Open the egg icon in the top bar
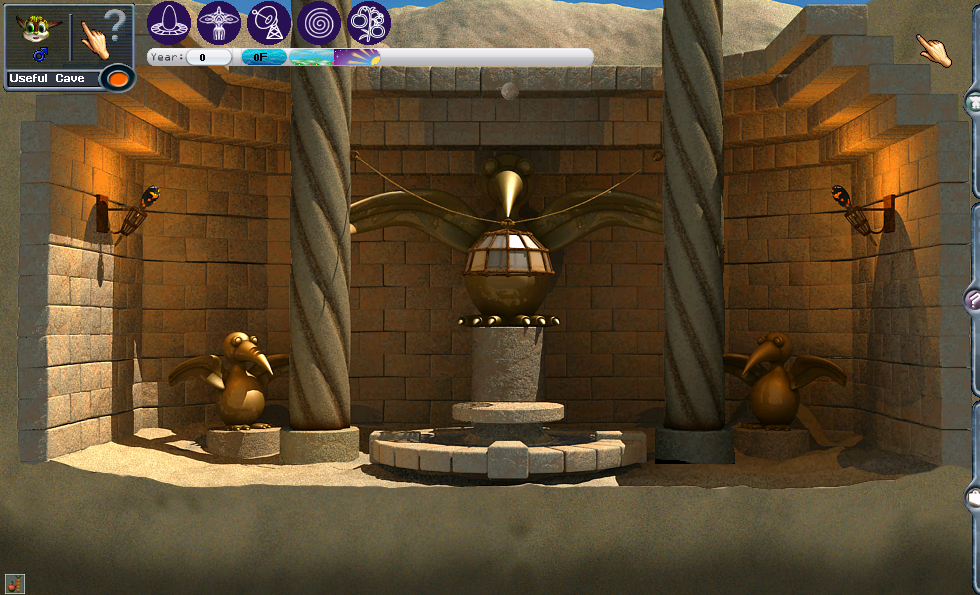This screenshot has height=595, width=980. tap(169, 22)
